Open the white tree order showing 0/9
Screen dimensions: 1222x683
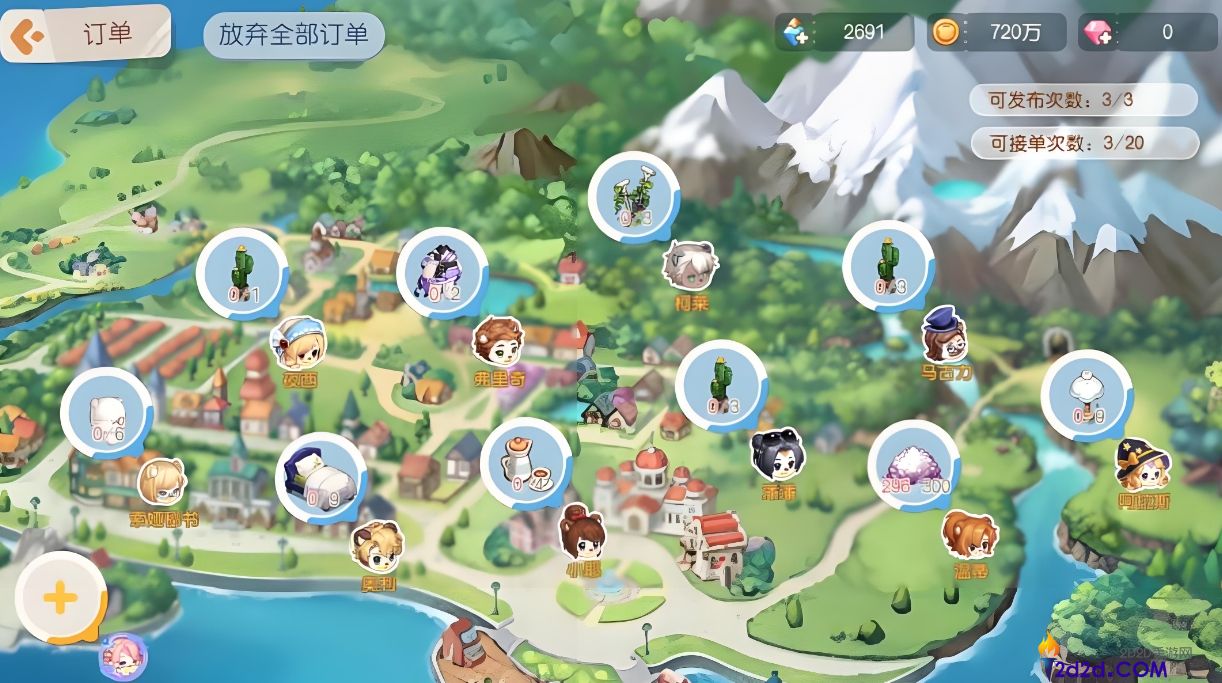click(x=1087, y=396)
